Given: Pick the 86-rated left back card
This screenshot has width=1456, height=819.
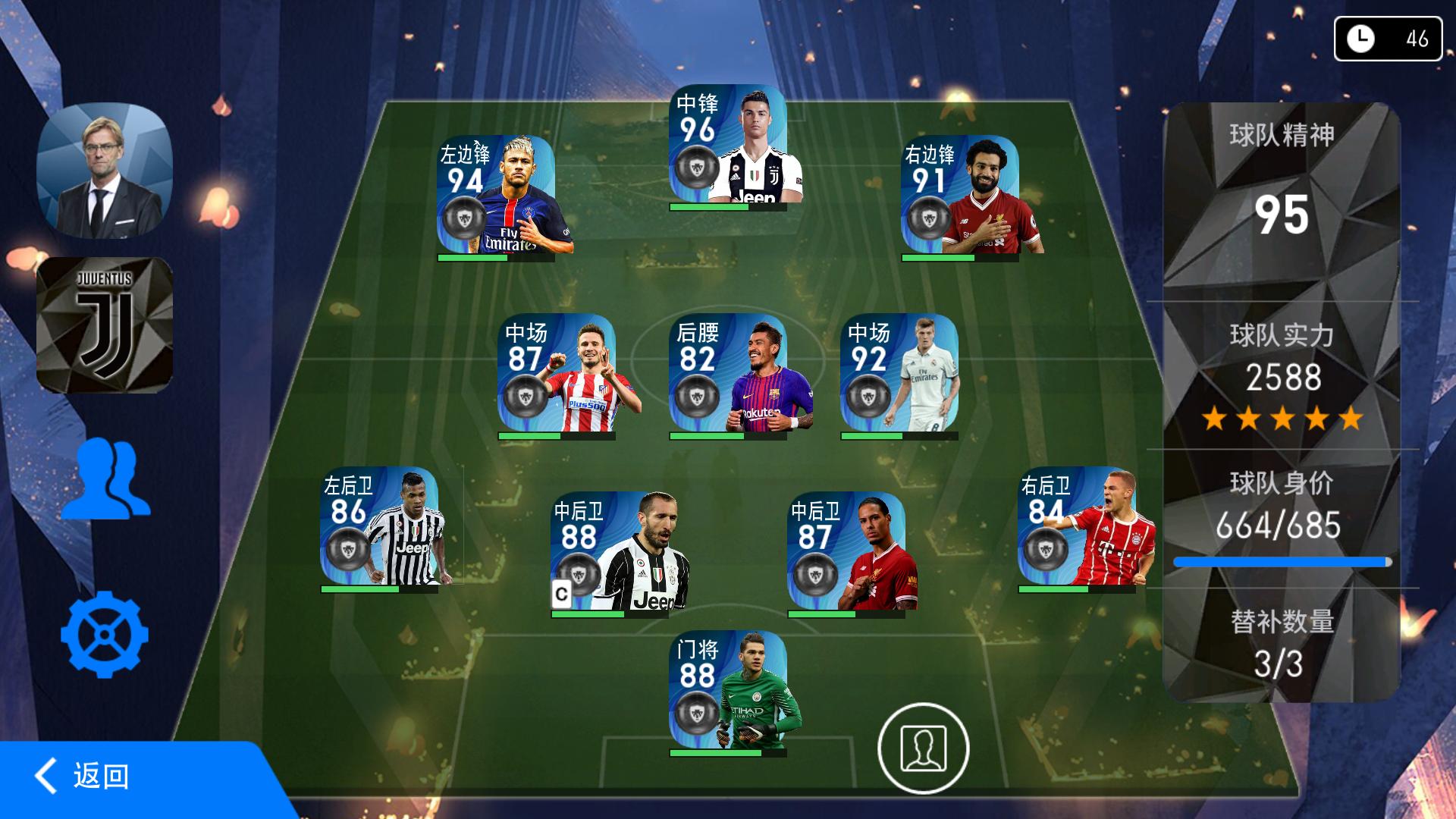Looking at the screenshot, I should [380, 526].
